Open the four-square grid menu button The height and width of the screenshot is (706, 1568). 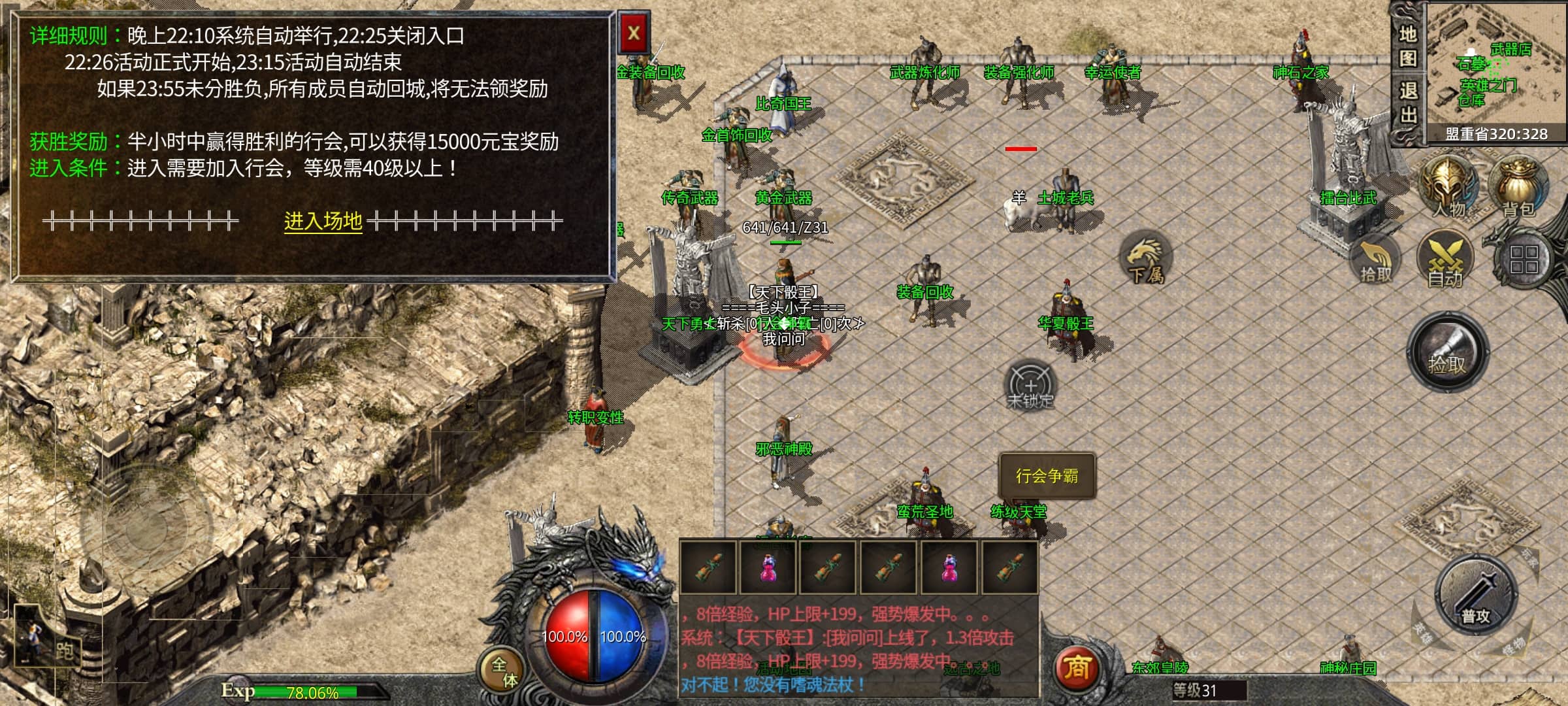[x=1524, y=260]
